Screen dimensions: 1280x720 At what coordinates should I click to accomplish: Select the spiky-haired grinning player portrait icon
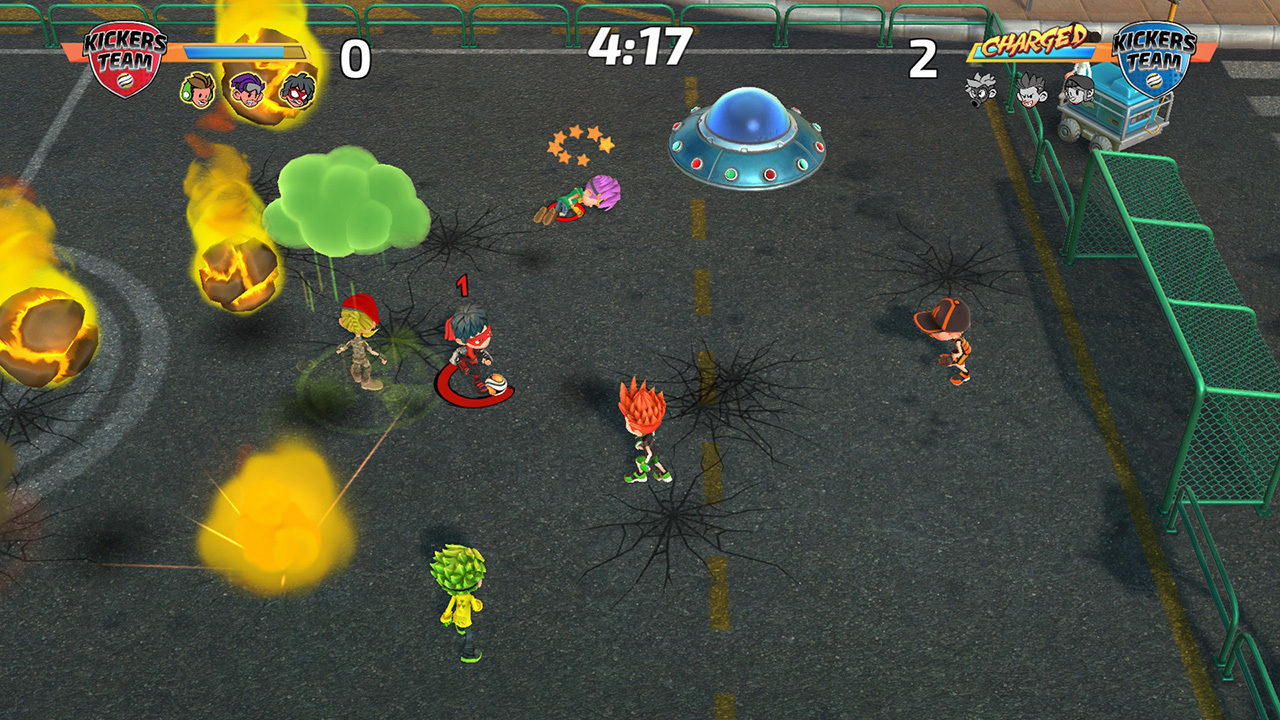(x=1032, y=92)
